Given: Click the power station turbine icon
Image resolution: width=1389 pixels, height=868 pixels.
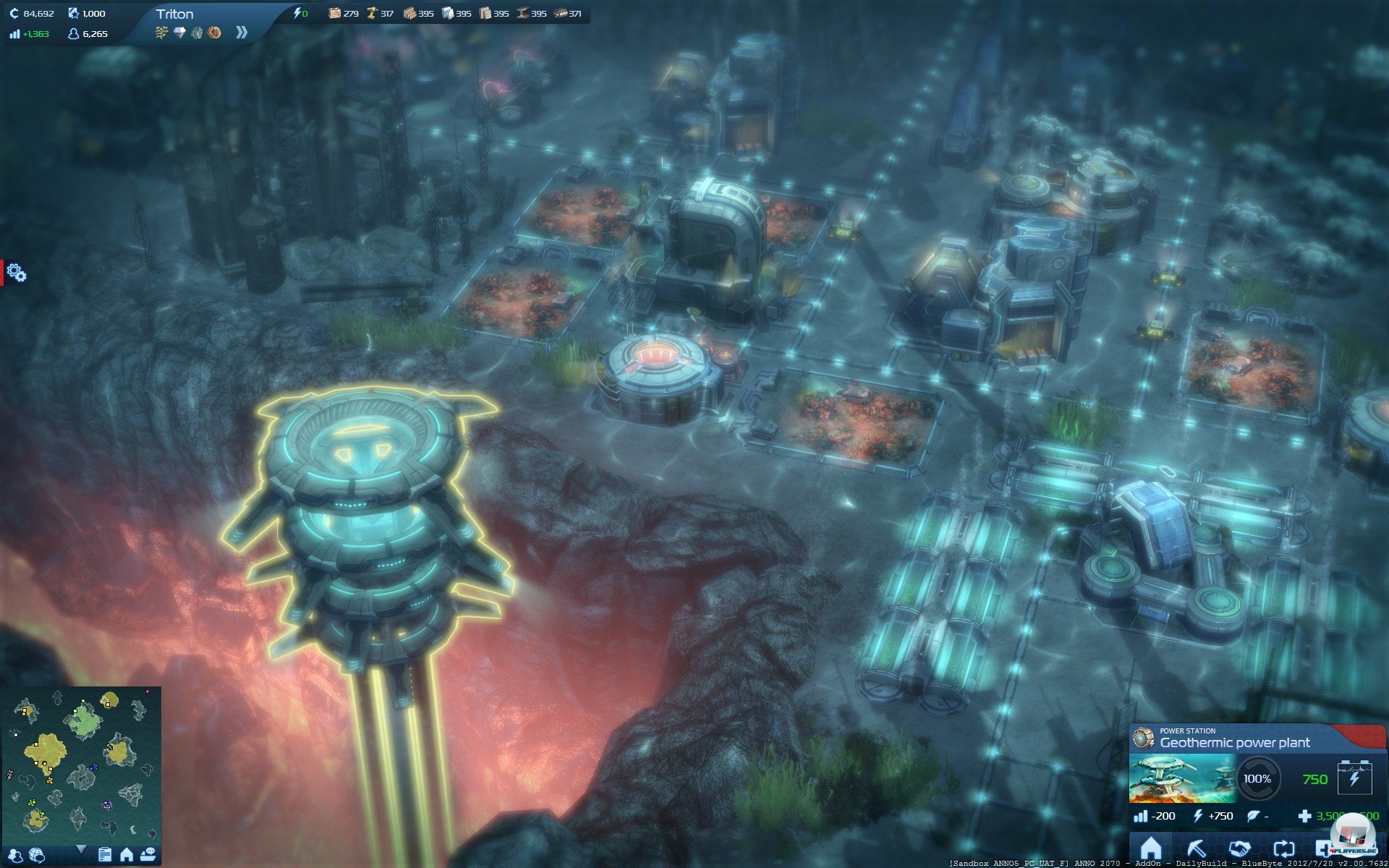Looking at the screenshot, I should pos(1144,738).
